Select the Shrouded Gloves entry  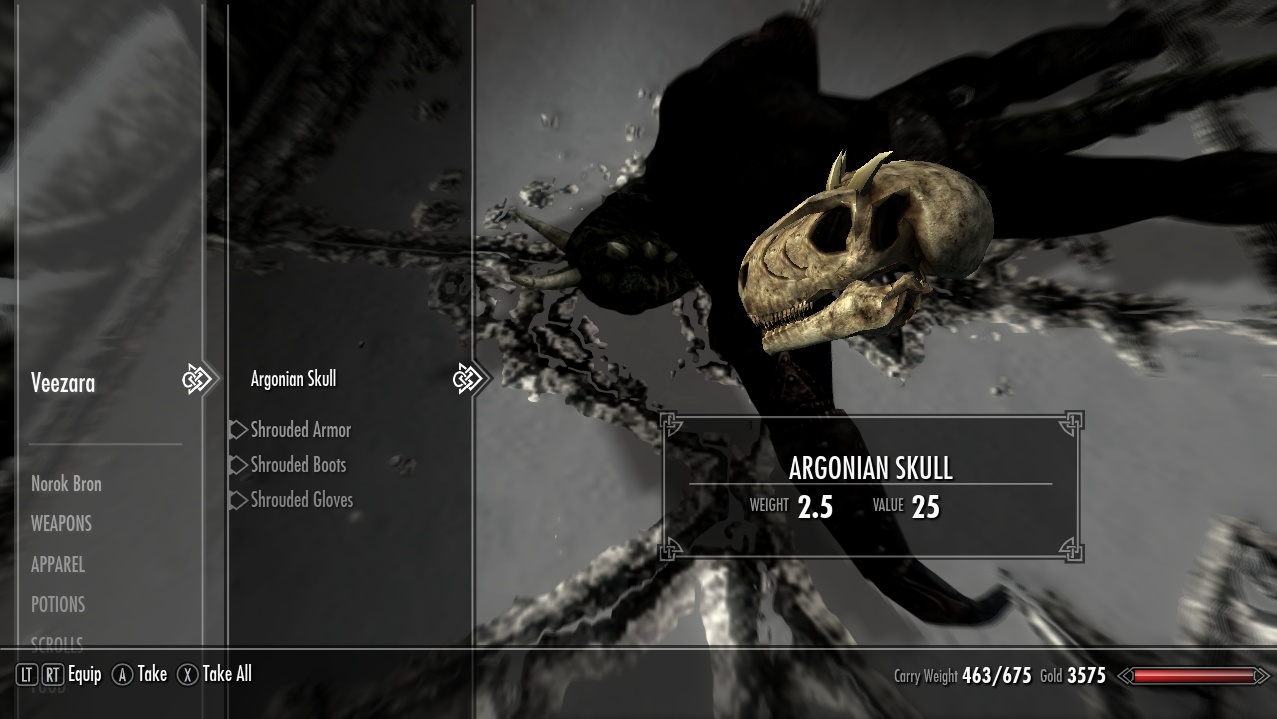pyautogui.click(x=301, y=500)
